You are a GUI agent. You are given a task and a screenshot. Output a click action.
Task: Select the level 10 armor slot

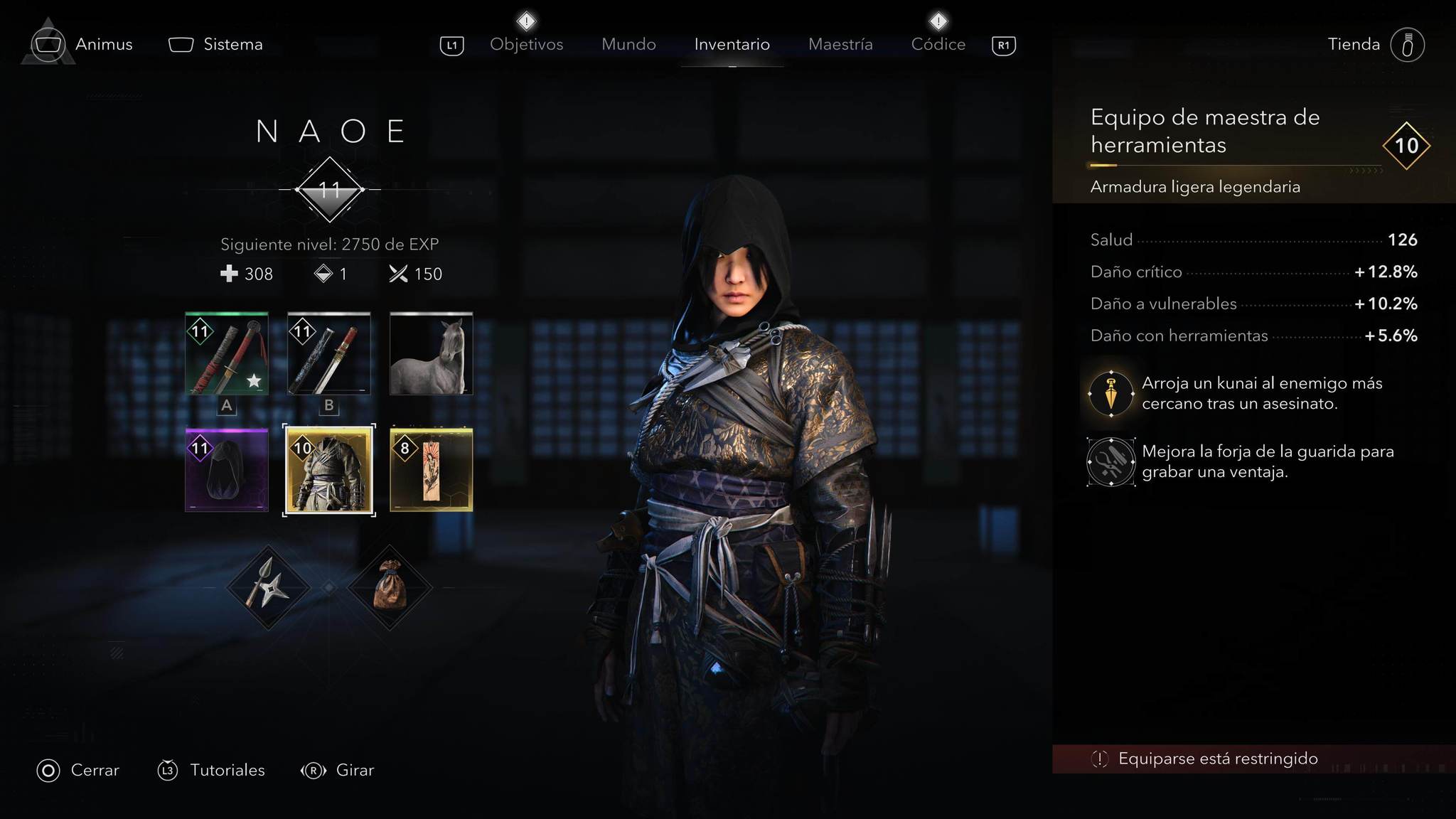[x=329, y=469]
